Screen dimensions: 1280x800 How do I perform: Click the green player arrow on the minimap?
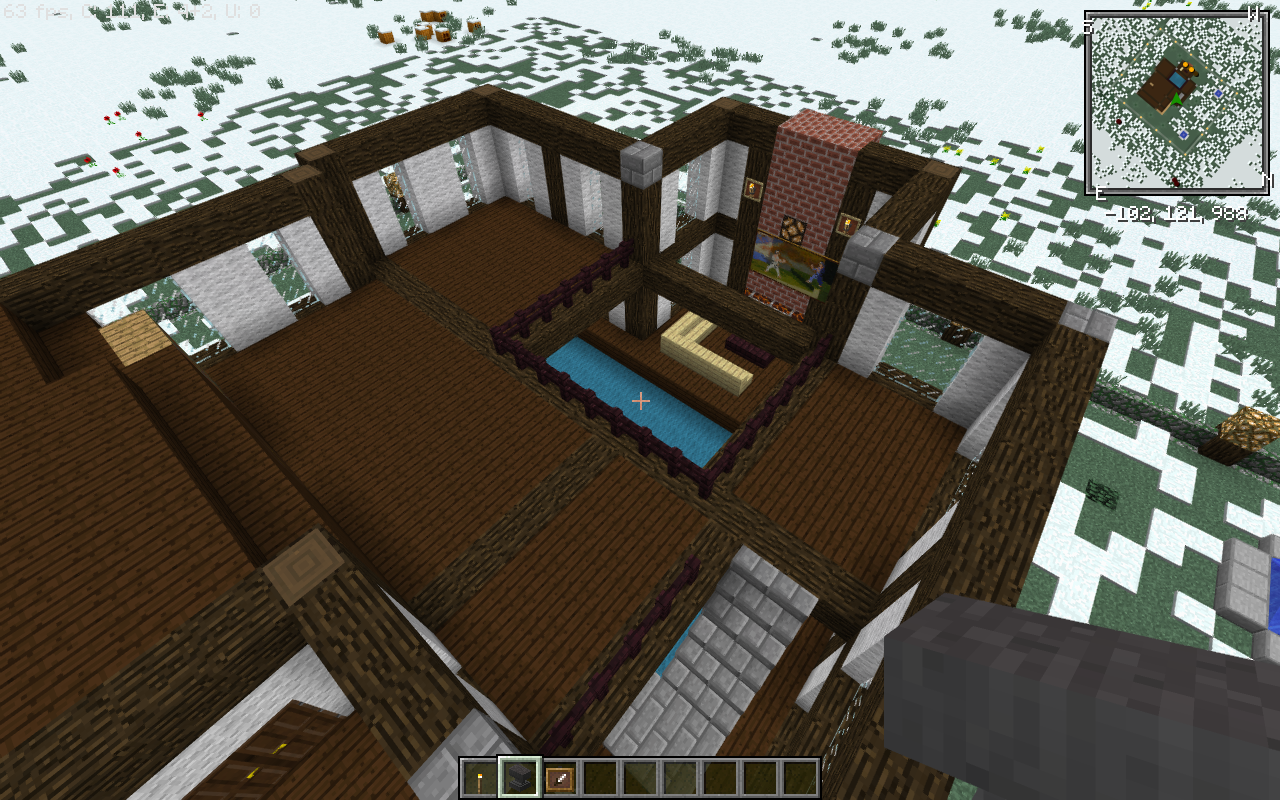point(1176,99)
